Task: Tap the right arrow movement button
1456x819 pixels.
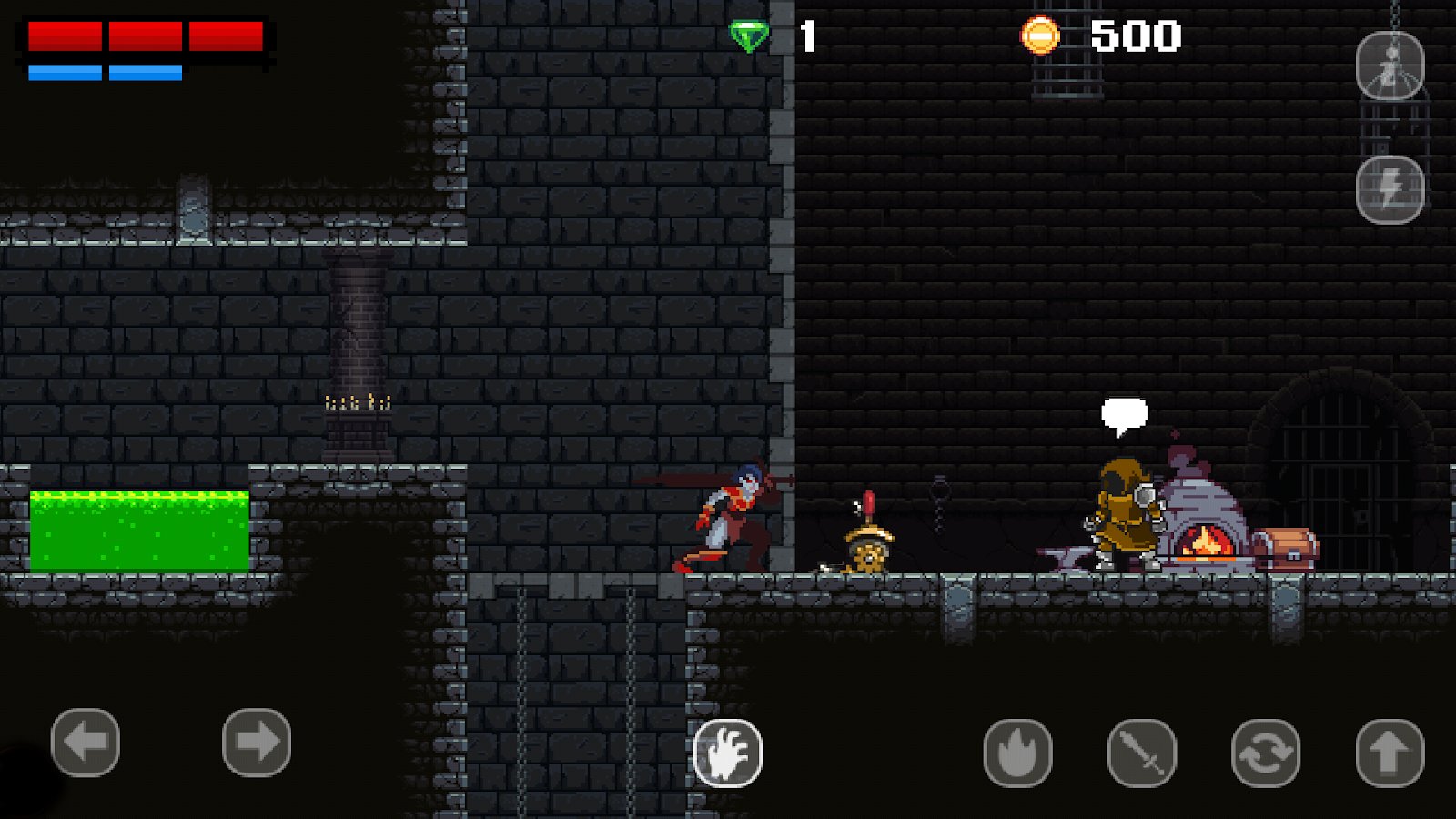Action: coord(257,743)
